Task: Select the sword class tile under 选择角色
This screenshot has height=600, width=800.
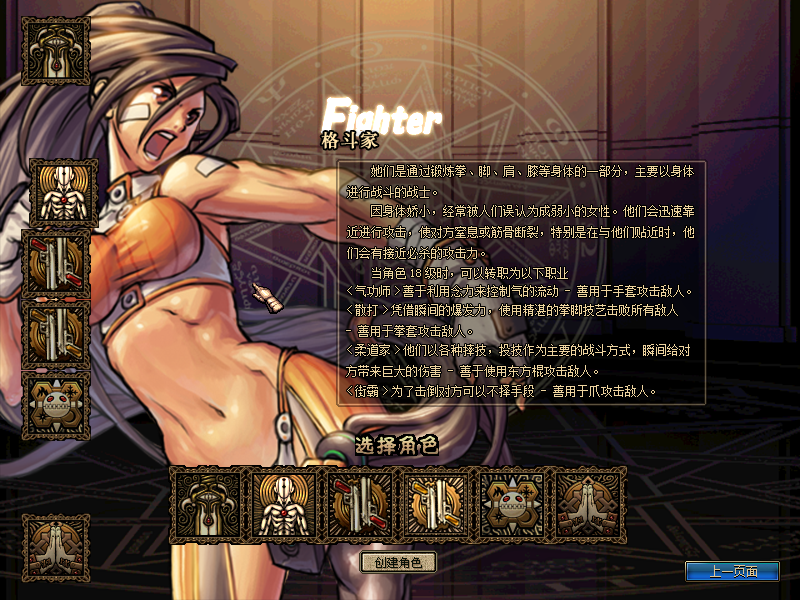Action: click(x=207, y=504)
